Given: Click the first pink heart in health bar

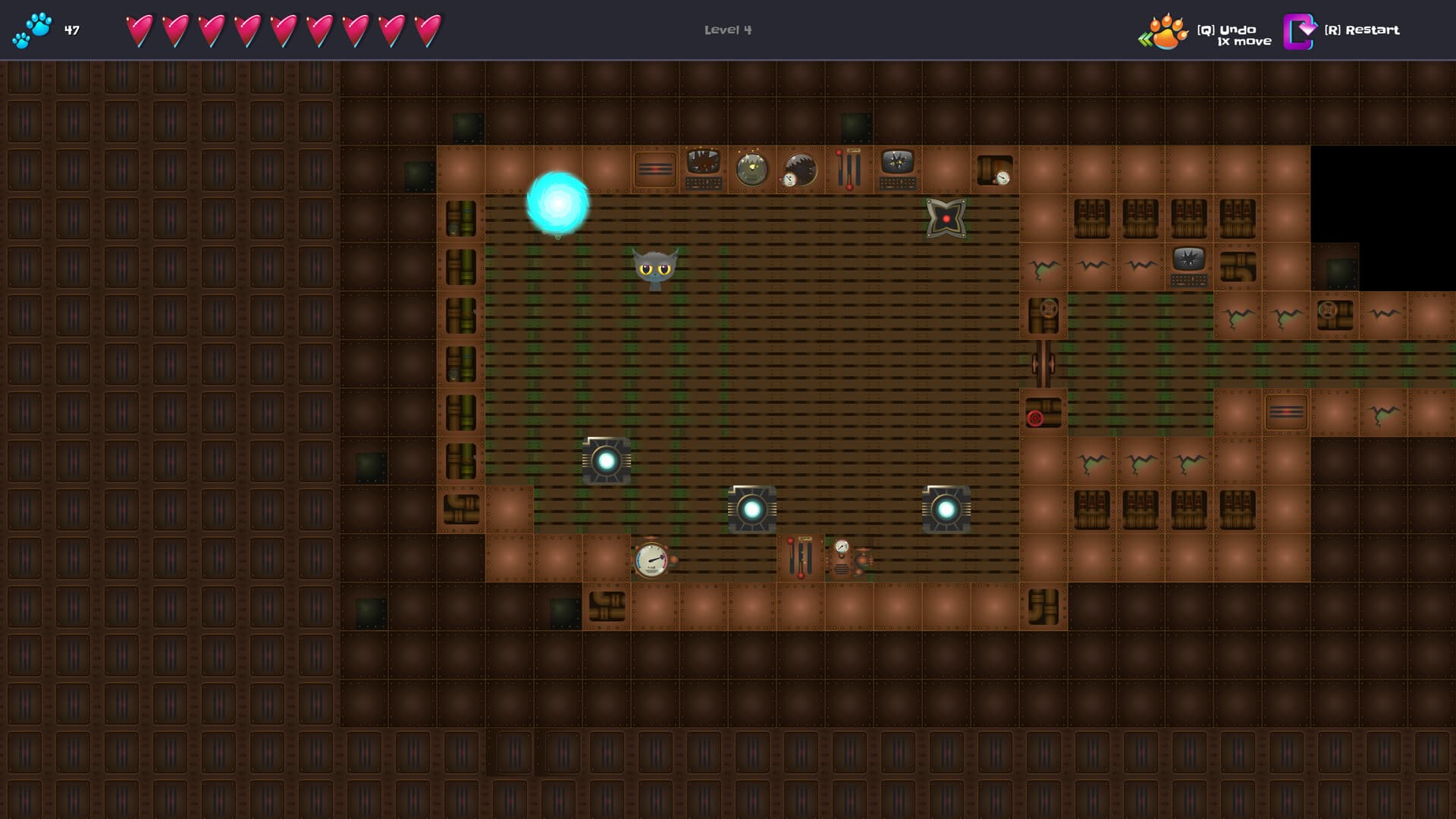Looking at the screenshot, I should click(x=138, y=30).
